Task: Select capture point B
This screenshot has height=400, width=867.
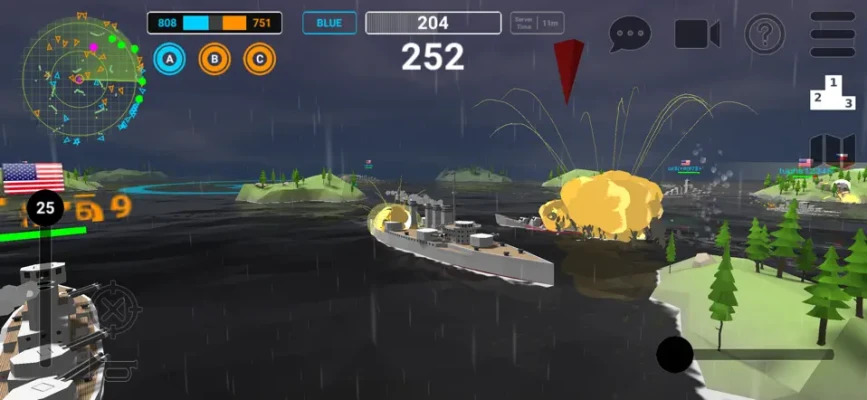Action: [214, 60]
